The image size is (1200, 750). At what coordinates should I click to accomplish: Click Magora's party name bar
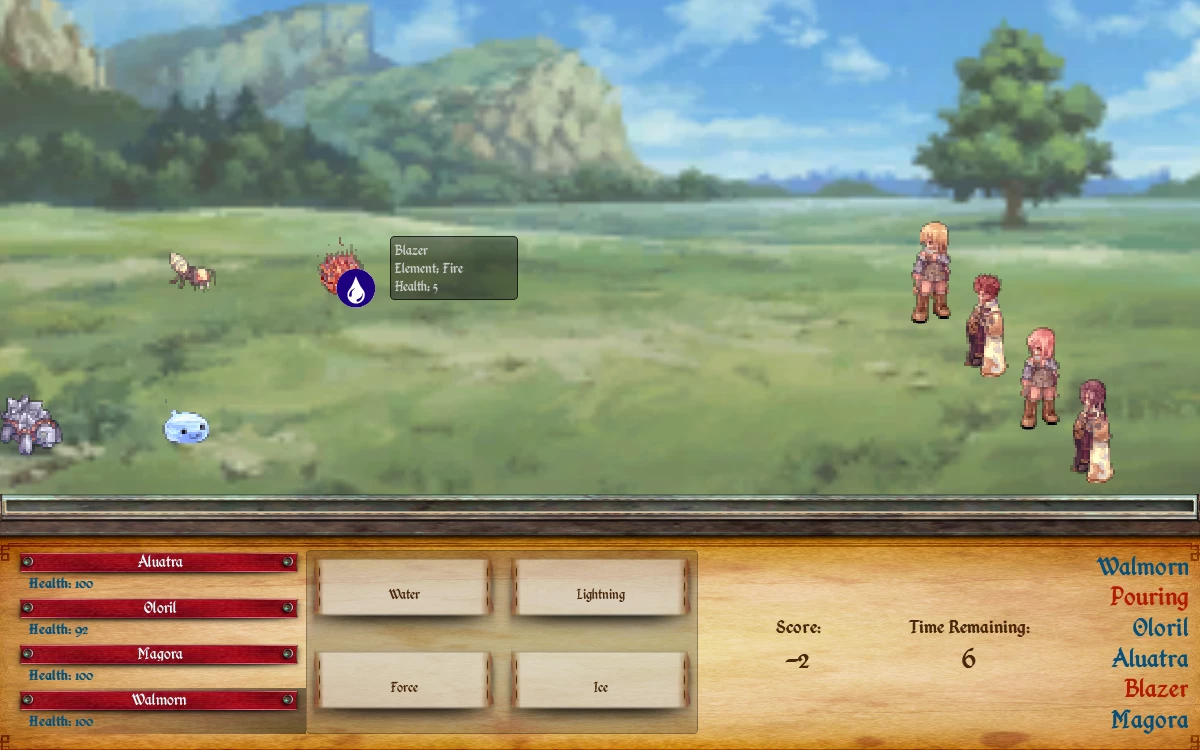pyautogui.click(x=159, y=654)
